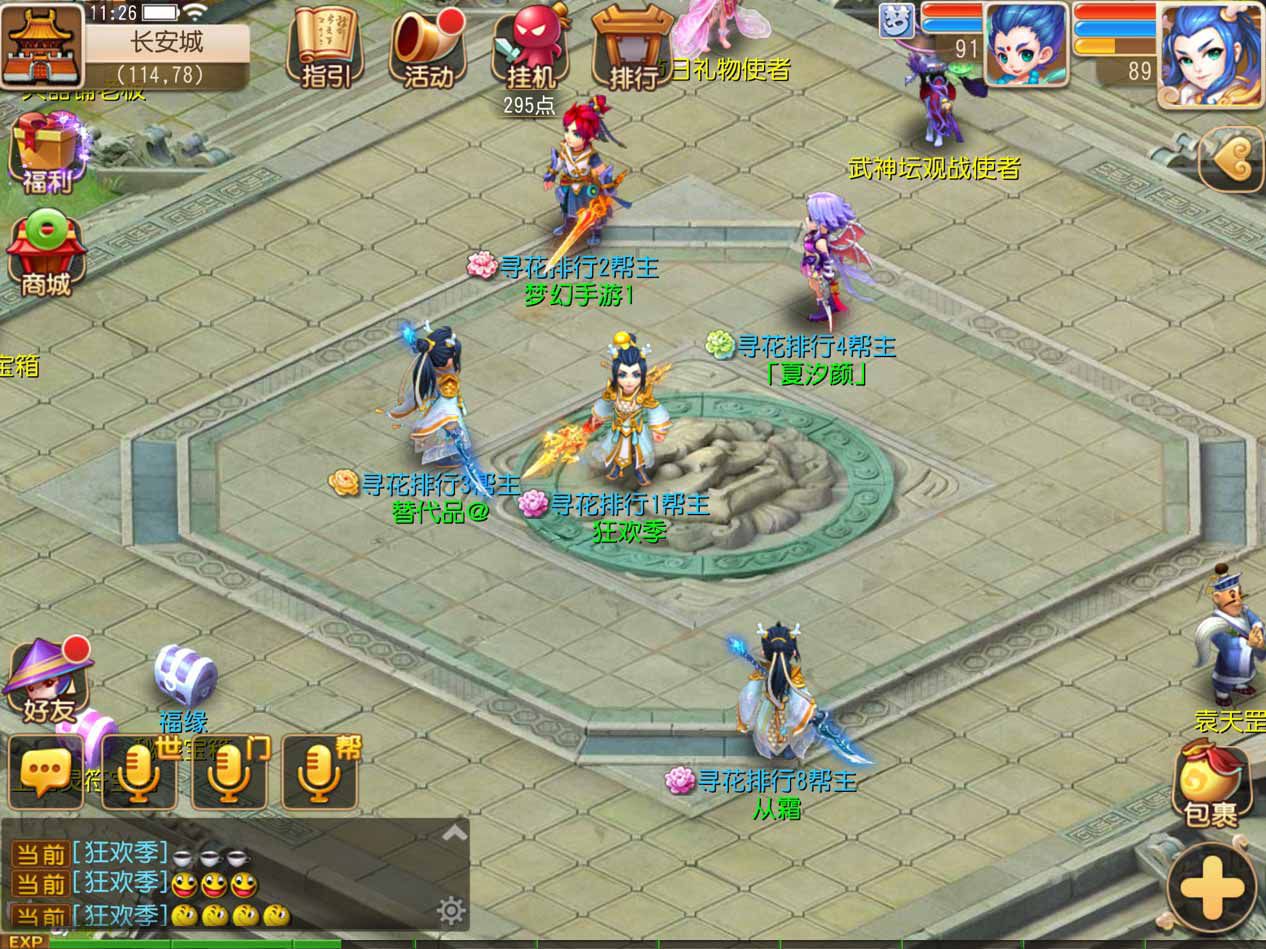The image size is (1266, 949).
Task: Activate the 帮 guild voice microphone
Action: click(x=320, y=772)
